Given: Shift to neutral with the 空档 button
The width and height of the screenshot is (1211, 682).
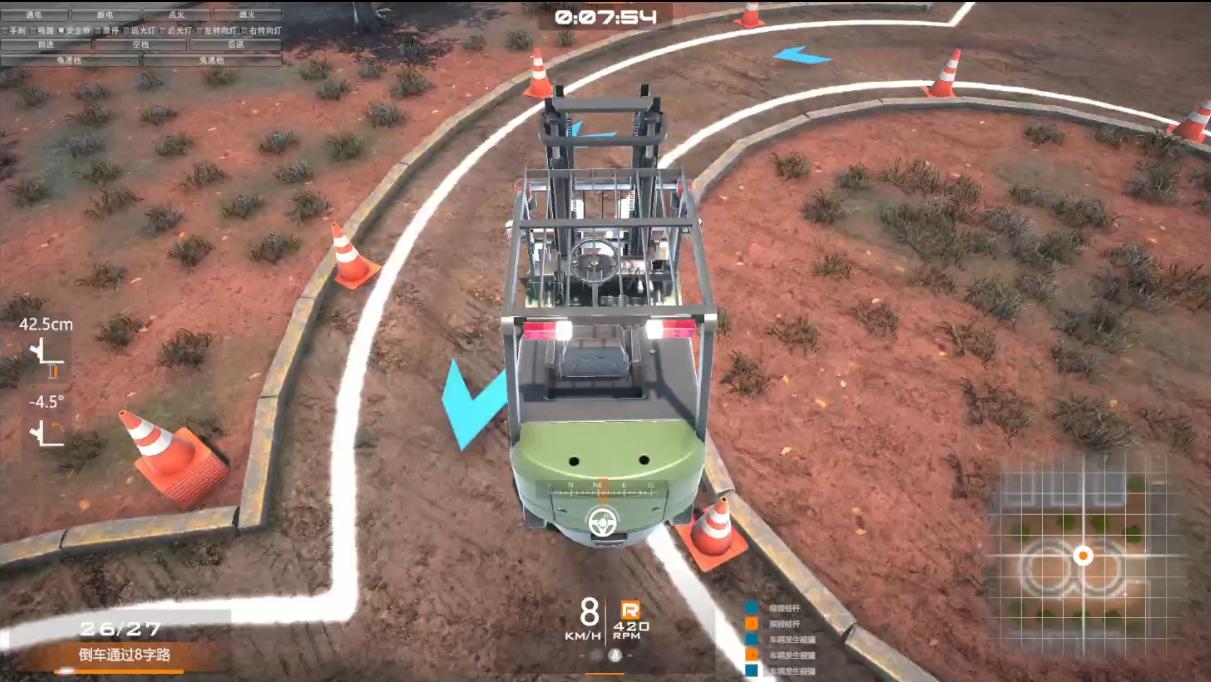Looking at the screenshot, I should (140, 45).
